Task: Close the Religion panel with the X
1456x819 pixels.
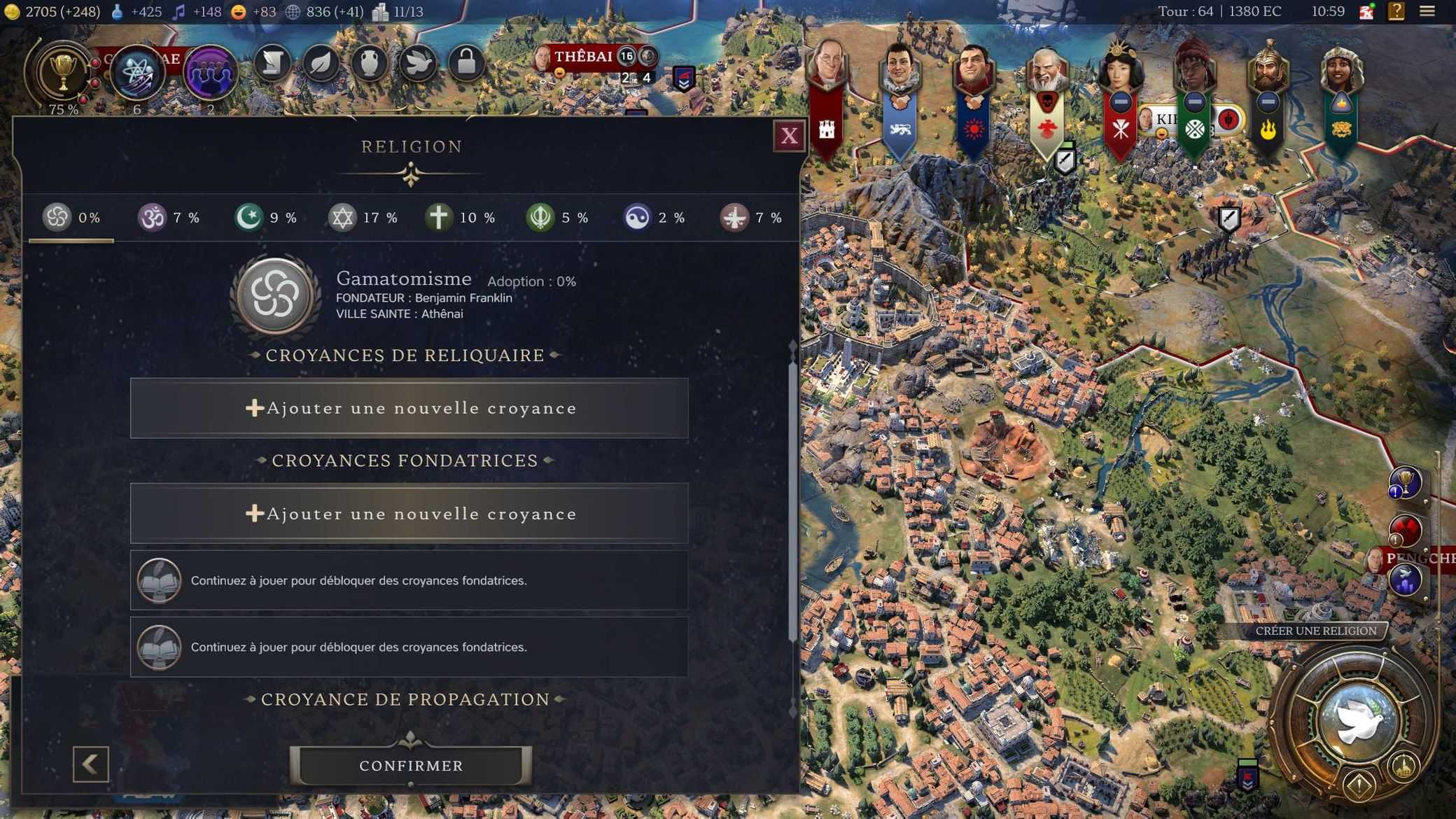Action: pyautogui.click(x=789, y=136)
